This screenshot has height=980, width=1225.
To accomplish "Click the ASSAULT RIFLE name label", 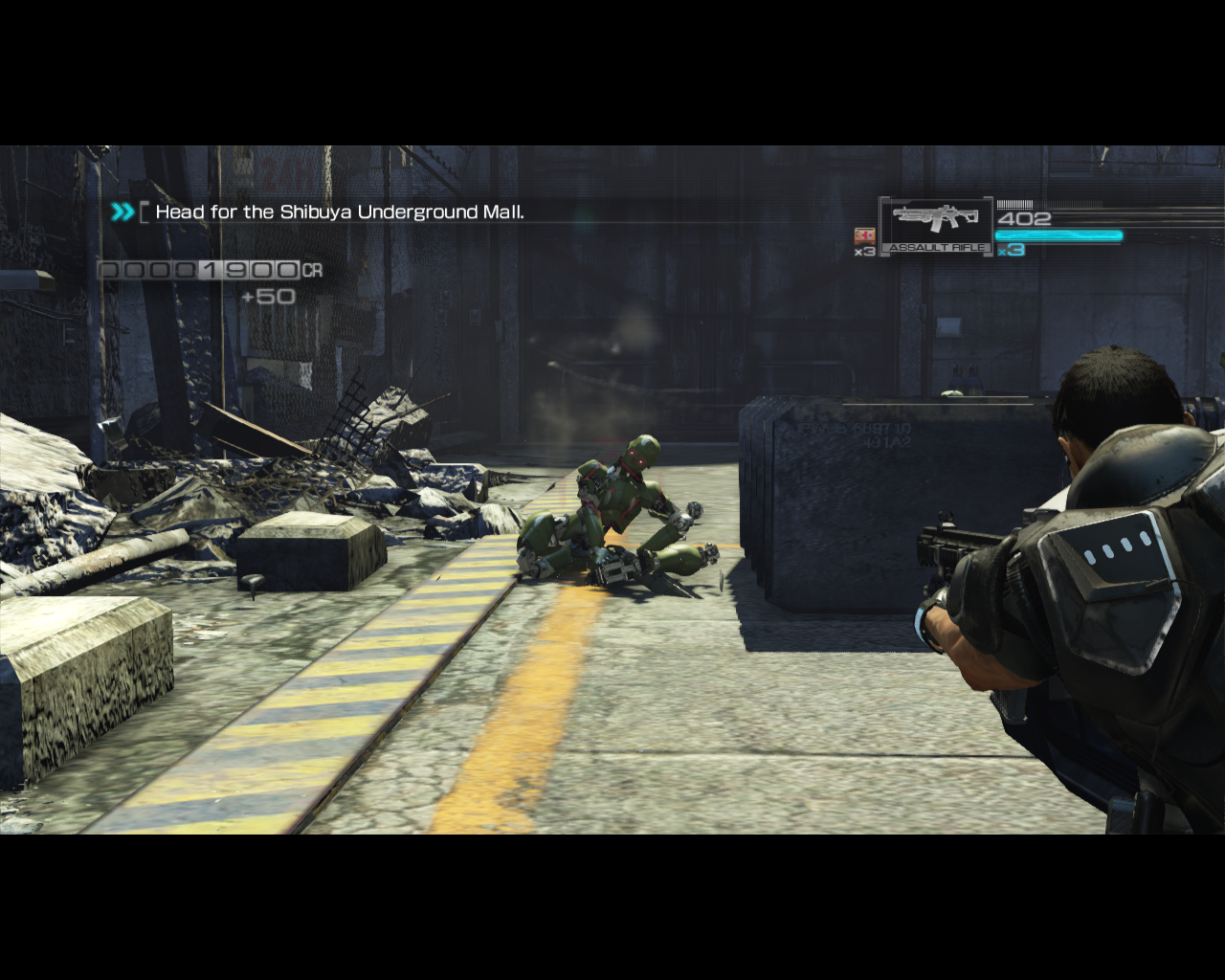I will (x=937, y=247).
